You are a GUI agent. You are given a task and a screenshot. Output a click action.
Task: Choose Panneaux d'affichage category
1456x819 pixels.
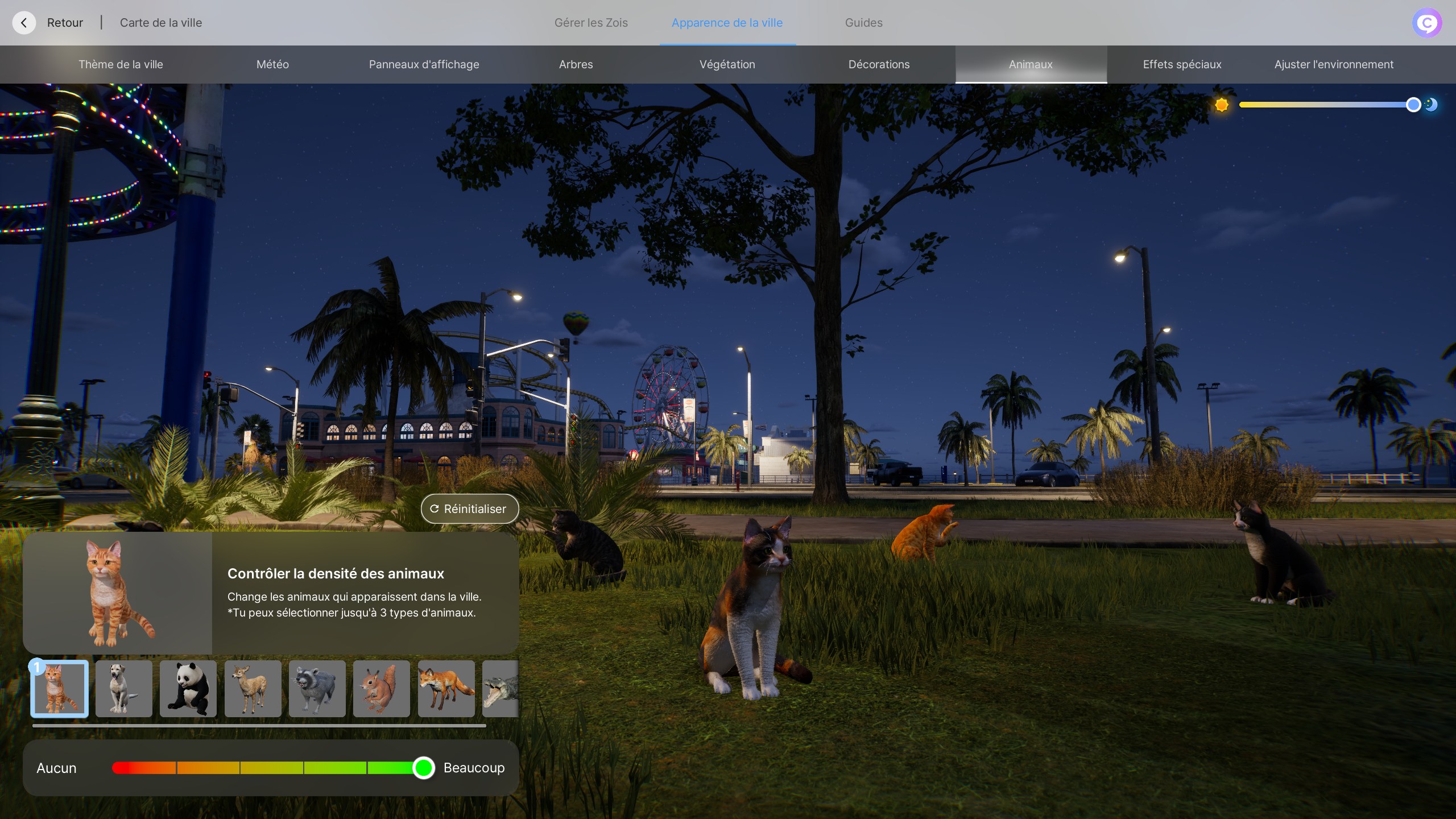click(424, 64)
